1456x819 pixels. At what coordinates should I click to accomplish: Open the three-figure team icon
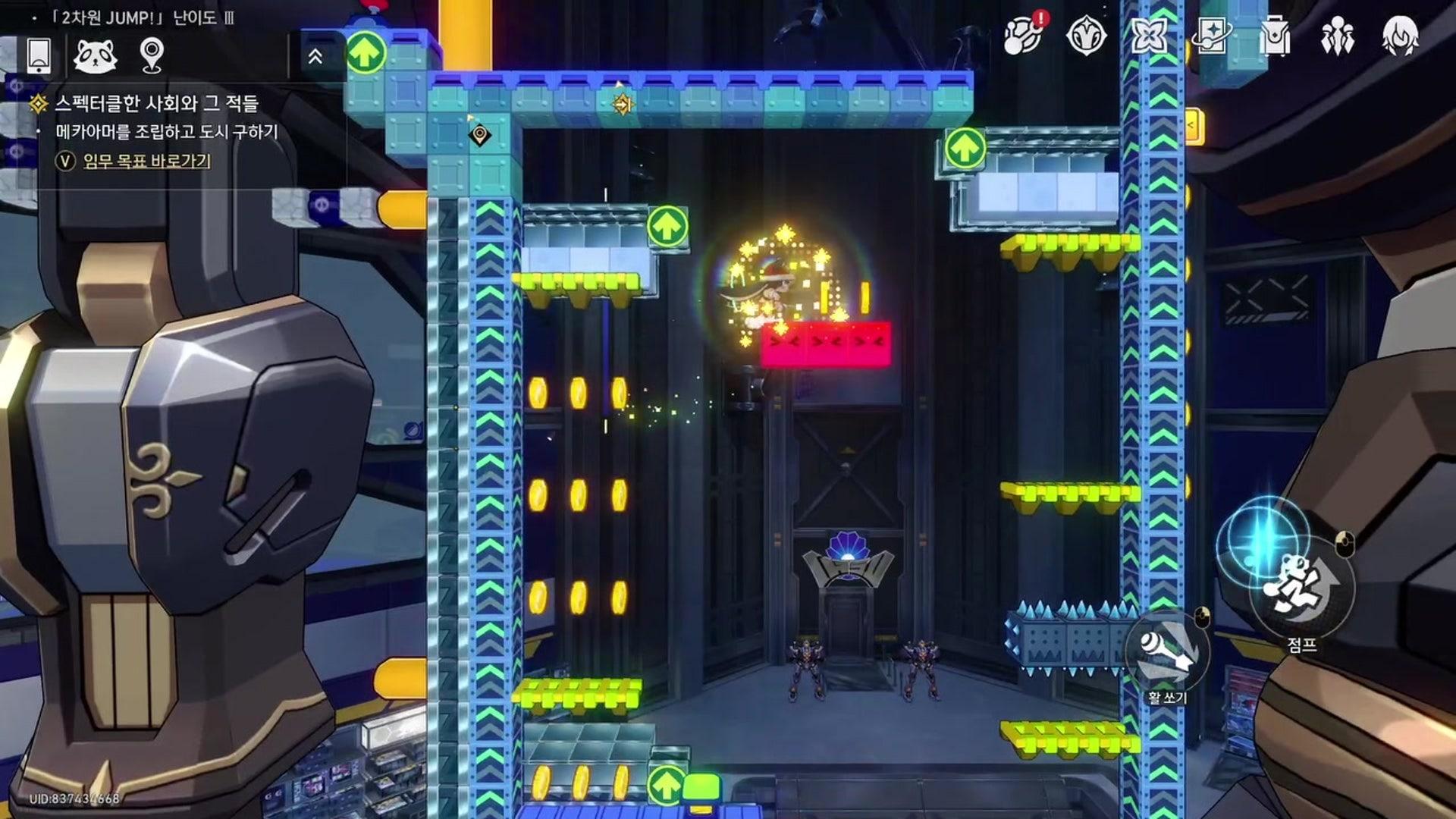point(1336,35)
